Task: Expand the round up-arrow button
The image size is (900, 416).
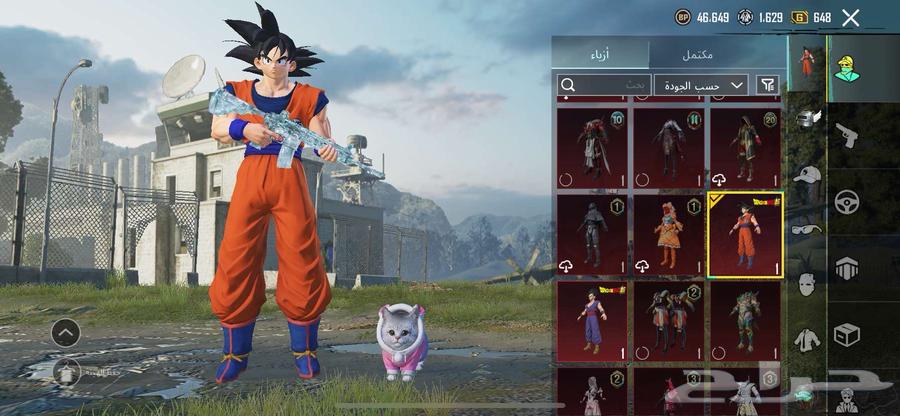Action: [66, 333]
